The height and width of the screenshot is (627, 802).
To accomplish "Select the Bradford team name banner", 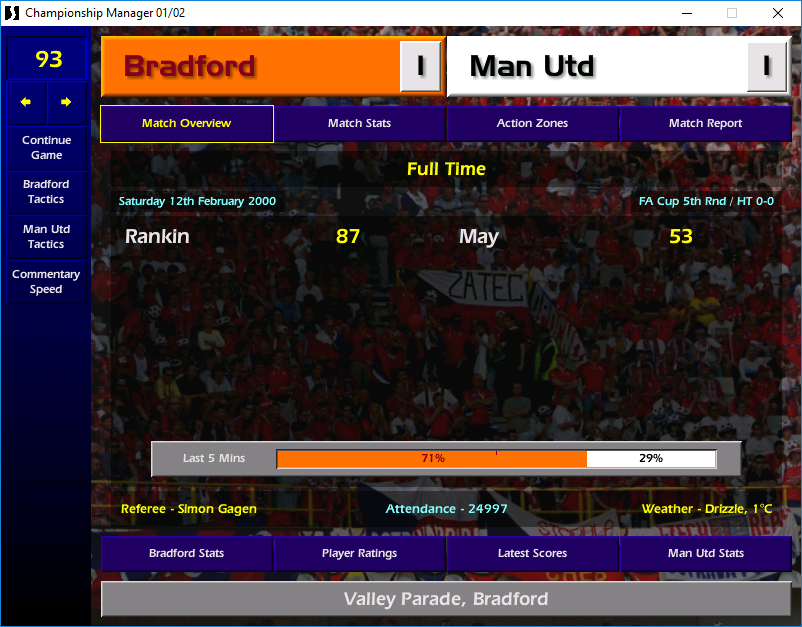I will pyautogui.click(x=250, y=67).
